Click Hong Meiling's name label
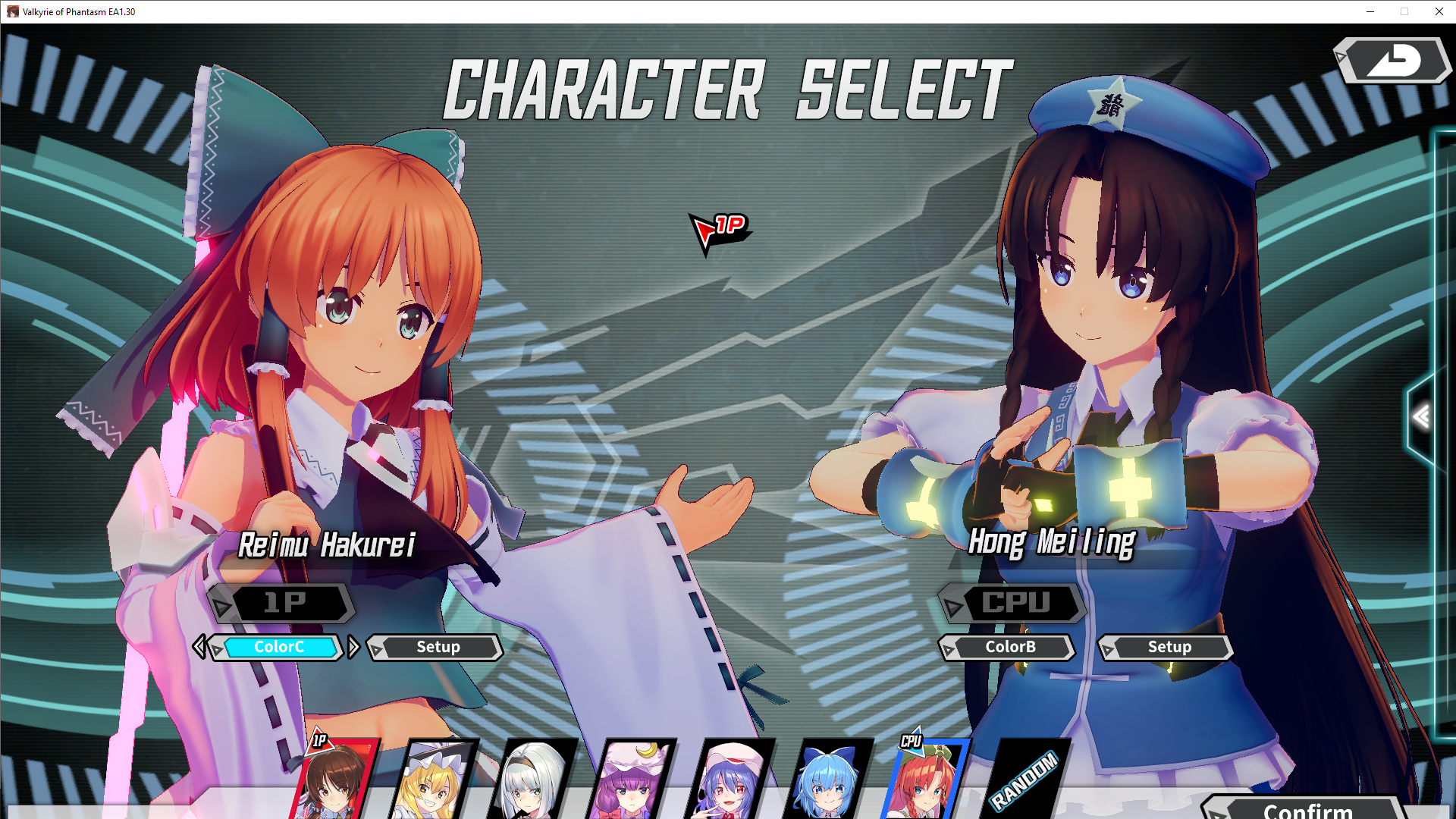The width and height of the screenshot is (1456, 819). [1053, 543]
